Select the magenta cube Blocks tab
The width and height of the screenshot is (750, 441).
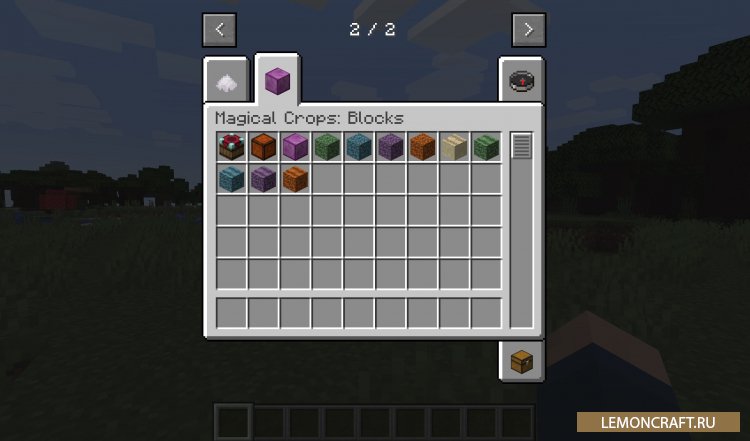tap(276, 80)
